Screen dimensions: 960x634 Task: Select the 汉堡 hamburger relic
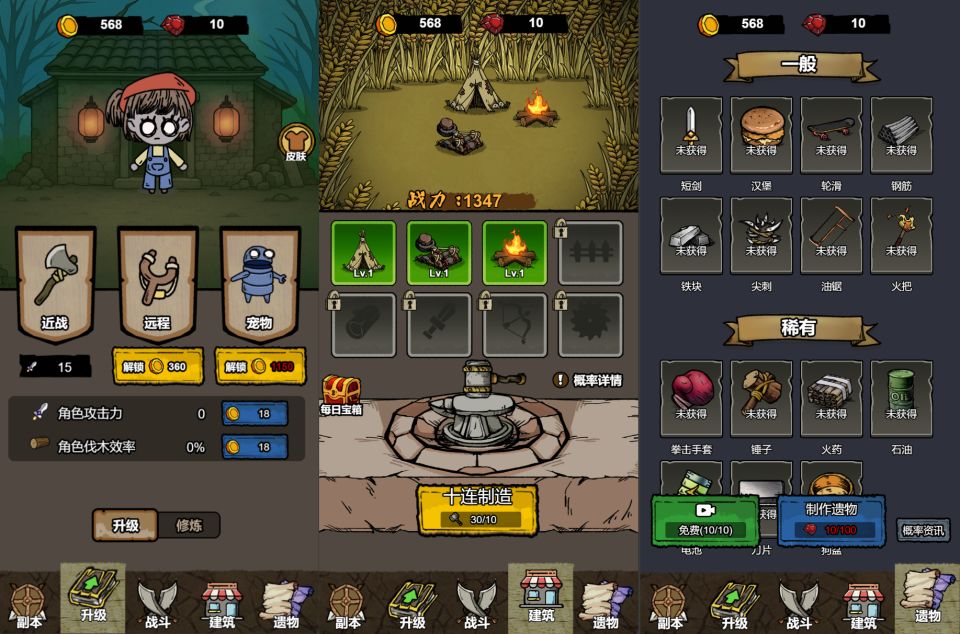[x=761, y=134]
